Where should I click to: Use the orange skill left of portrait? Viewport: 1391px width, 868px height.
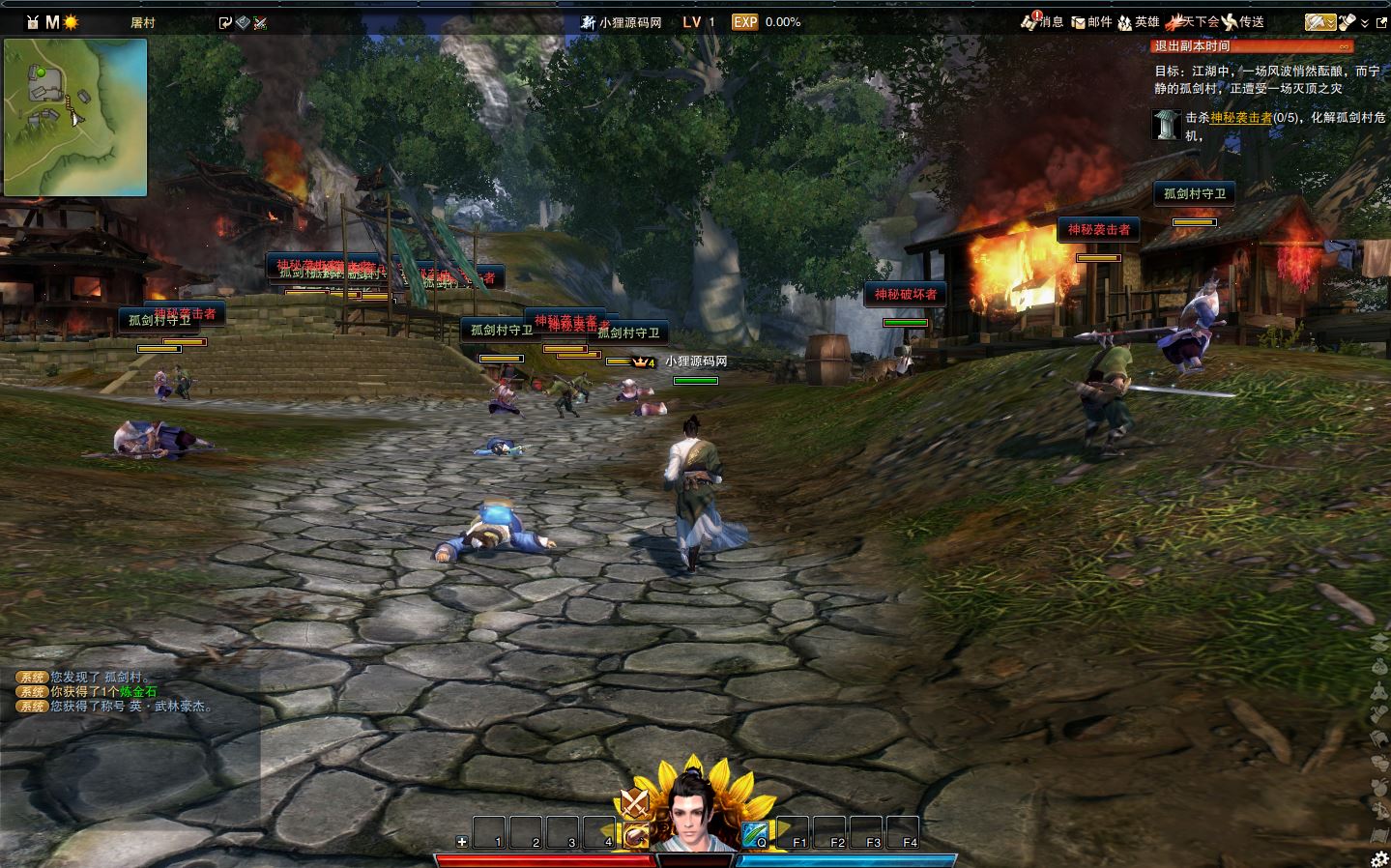pyautogui.click(x=636, y=835)
